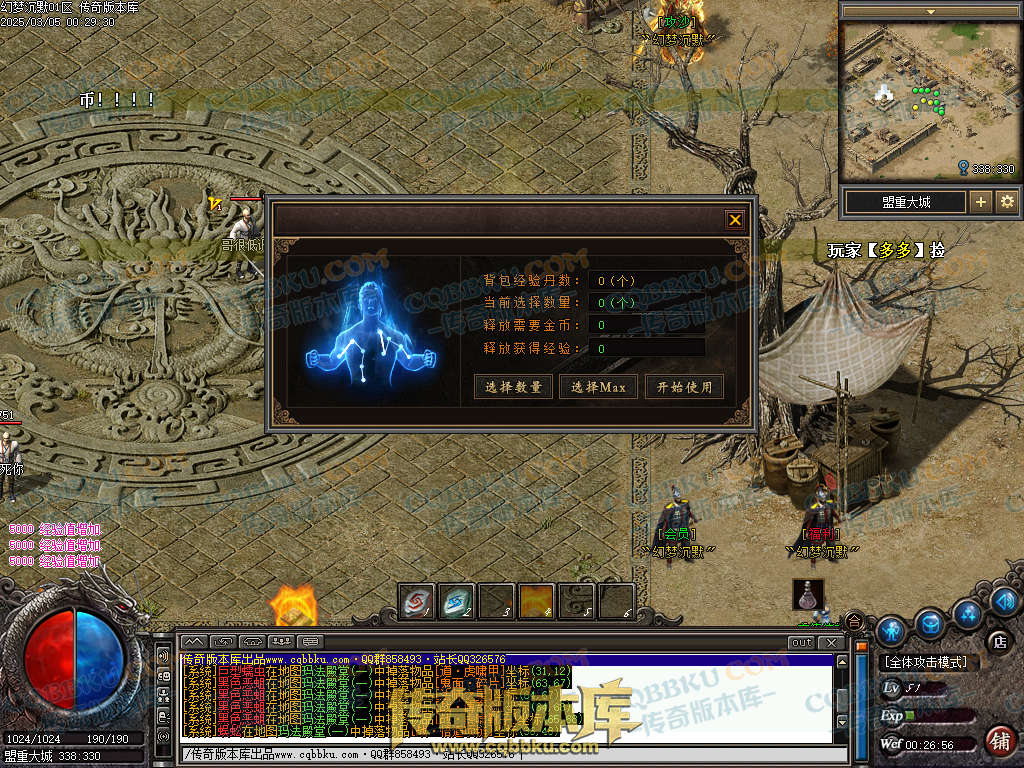Viewport: 1024px width, 768px height.
Task: Open the red 铺 store button
Action: click(x=998, y=740)
